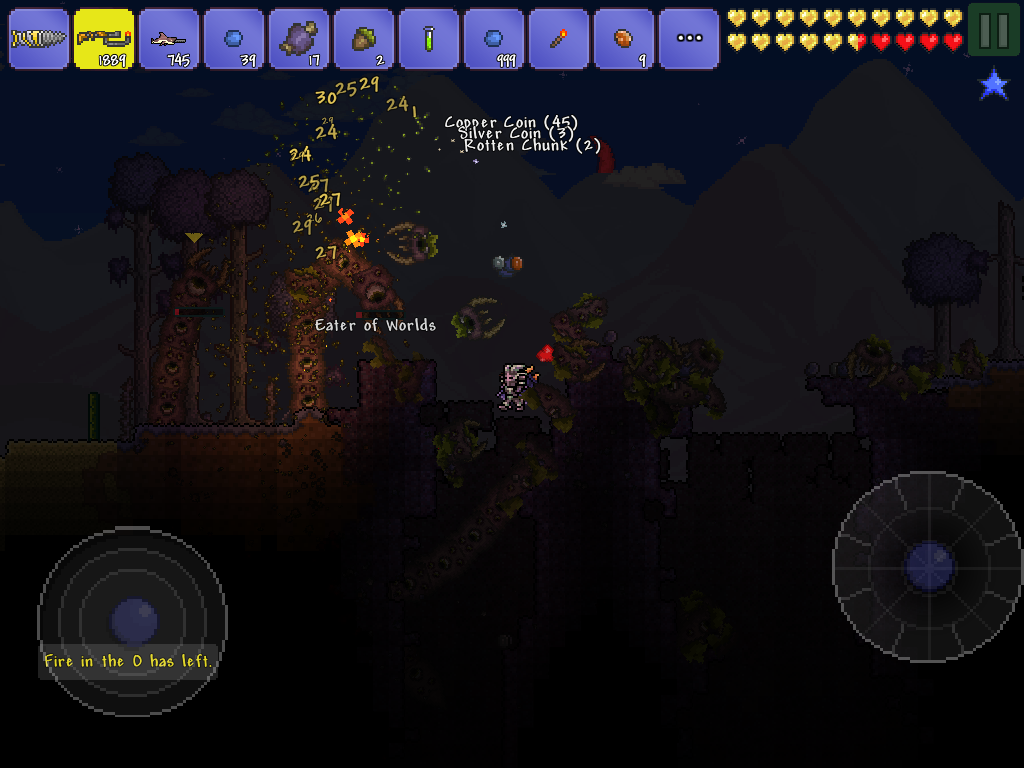Equip the torch from the hotbar

coord(559,39)
